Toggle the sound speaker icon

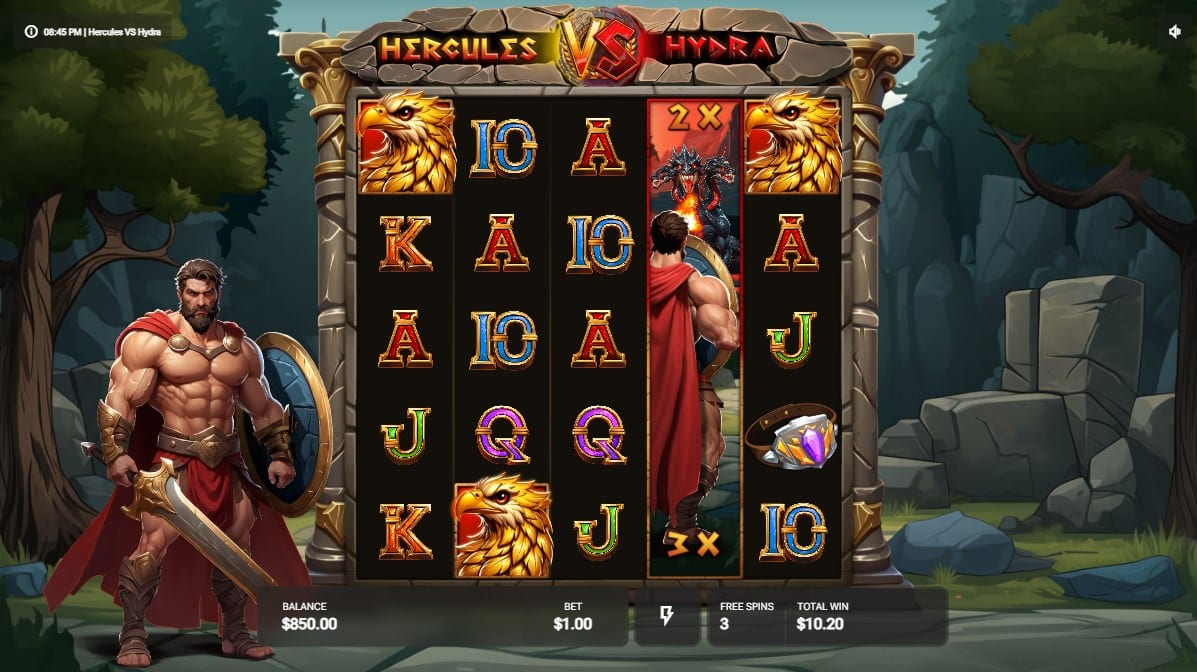tap(1174, 31)
